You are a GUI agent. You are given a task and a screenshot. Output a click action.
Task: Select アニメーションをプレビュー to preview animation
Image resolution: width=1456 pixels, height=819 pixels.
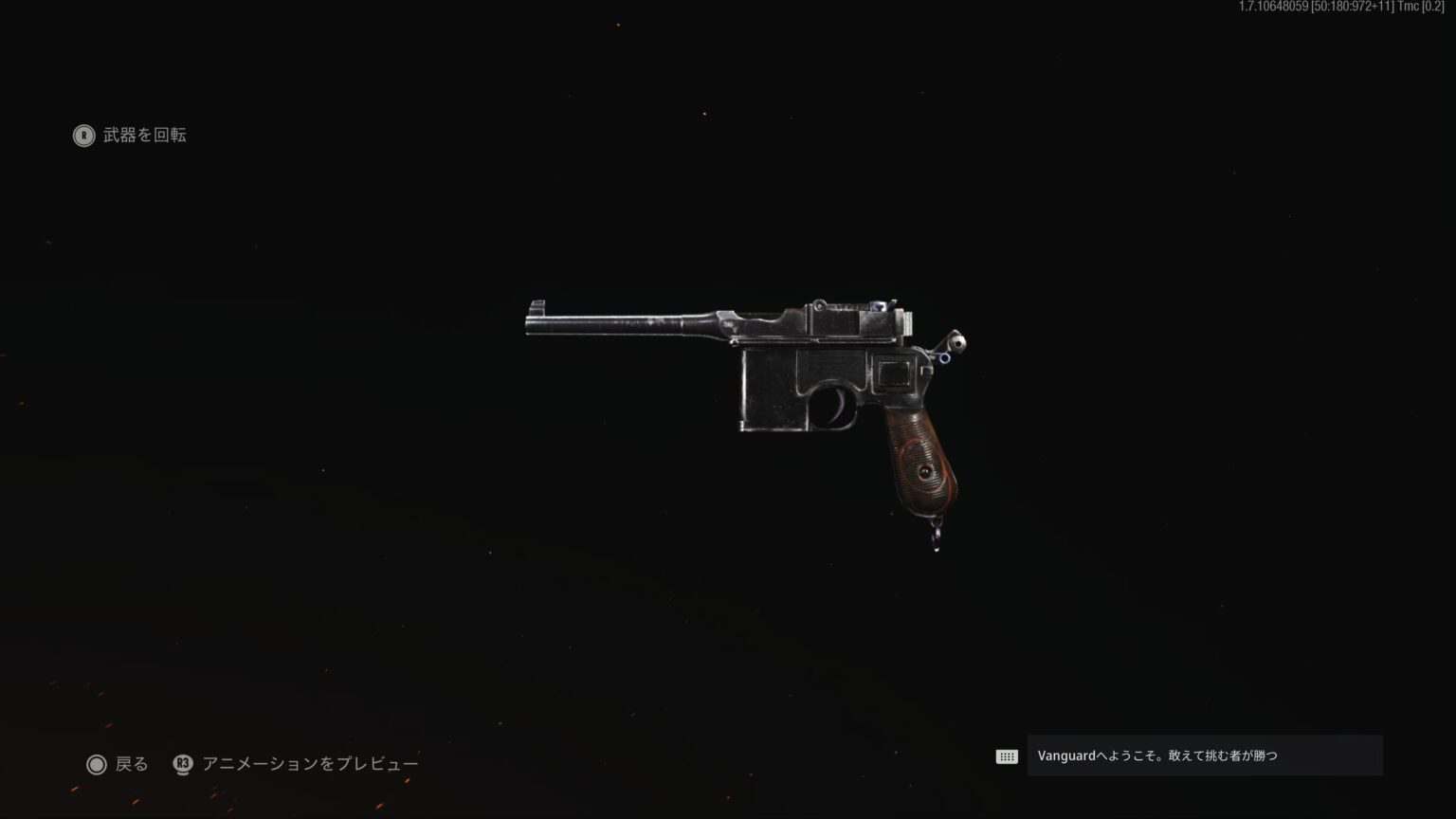[296, 764]
